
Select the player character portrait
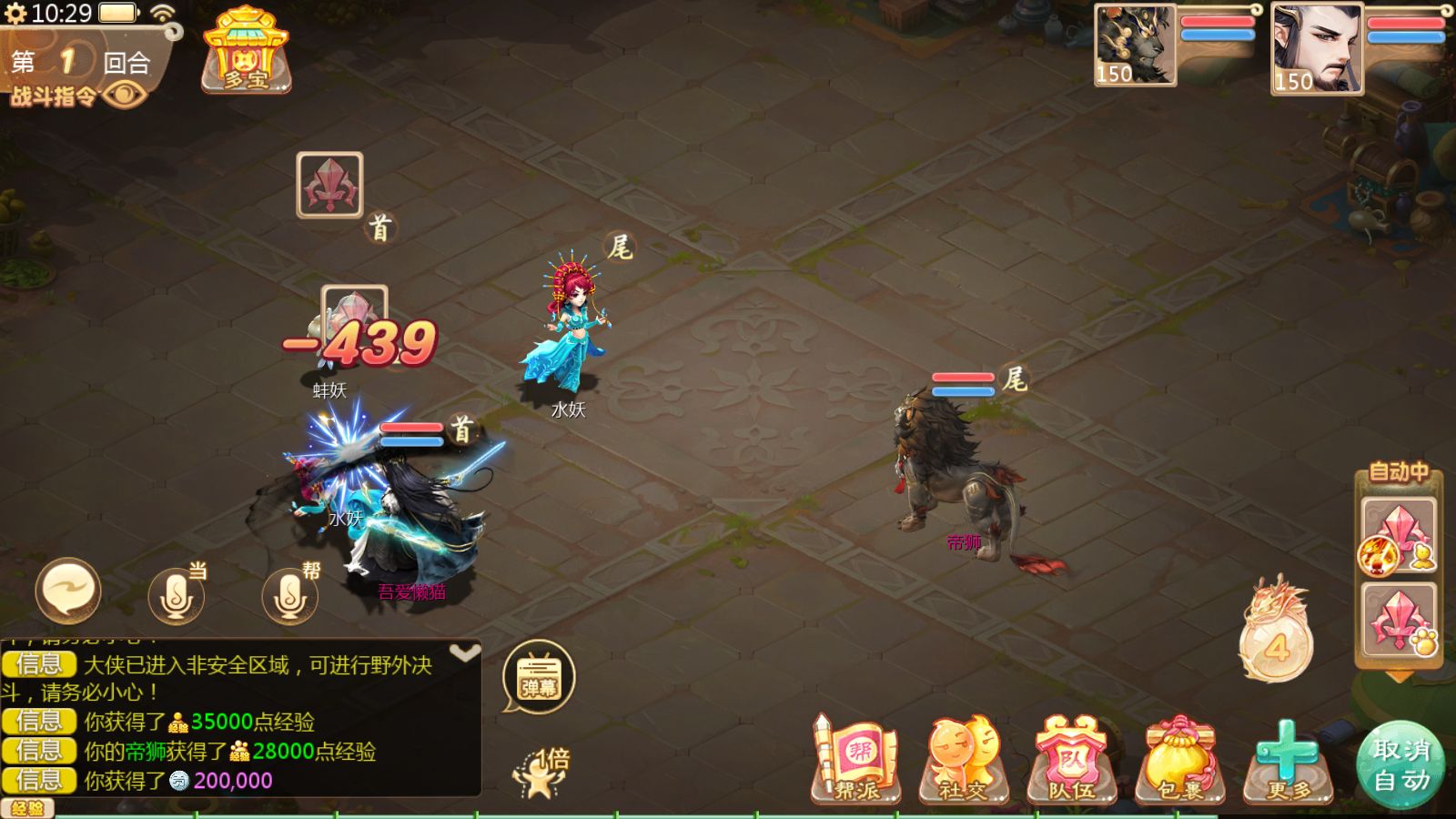1316,48
